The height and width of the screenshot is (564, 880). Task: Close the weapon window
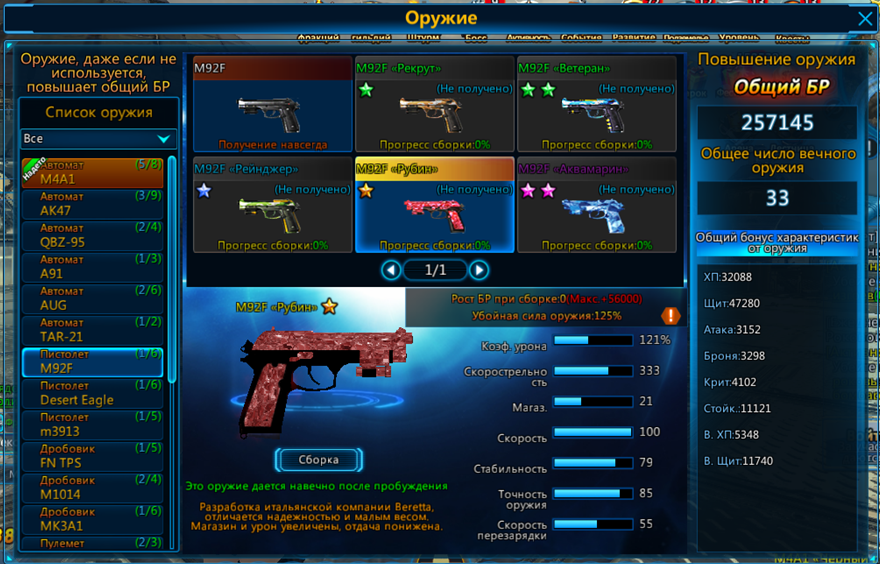point(865,19)
